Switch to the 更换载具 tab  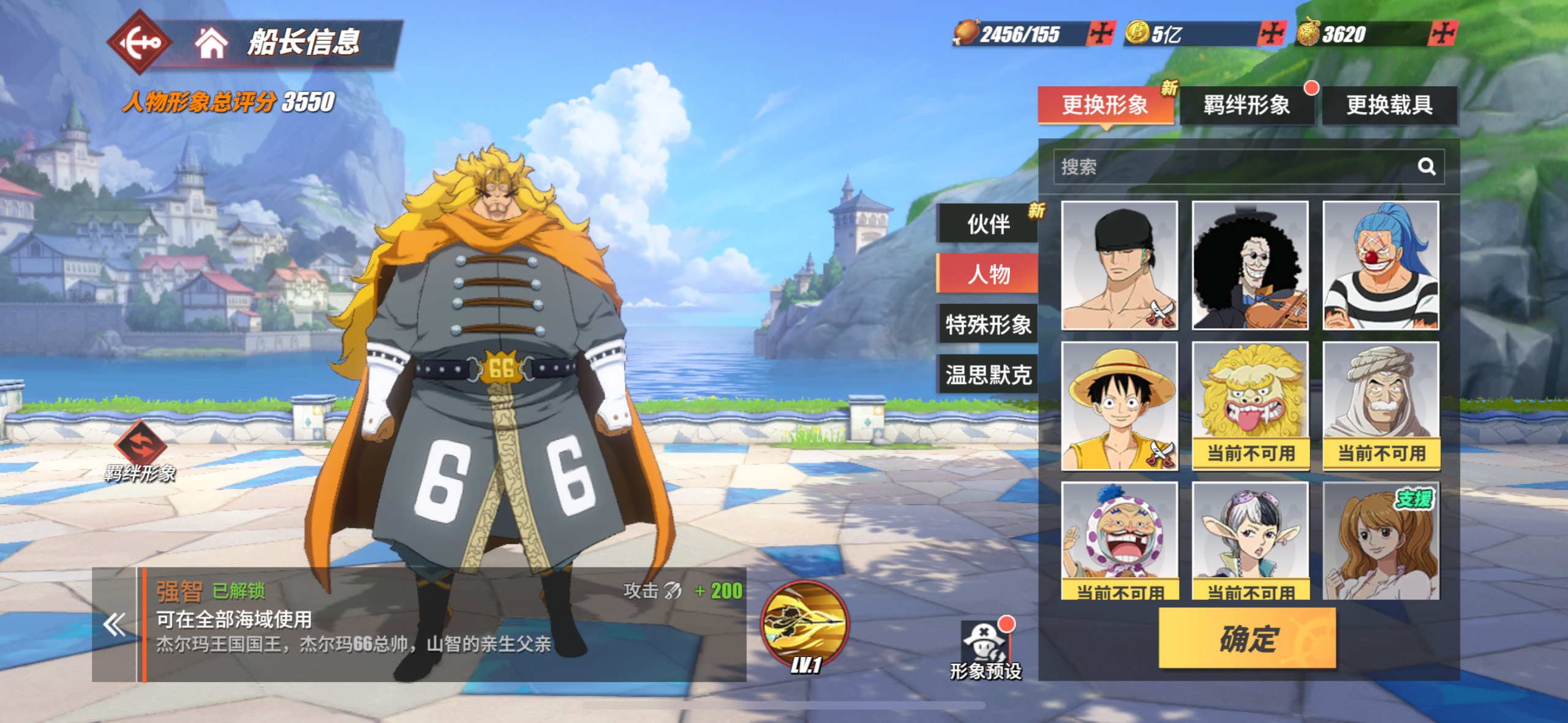pyautogui.click(x=1389, y=105)
